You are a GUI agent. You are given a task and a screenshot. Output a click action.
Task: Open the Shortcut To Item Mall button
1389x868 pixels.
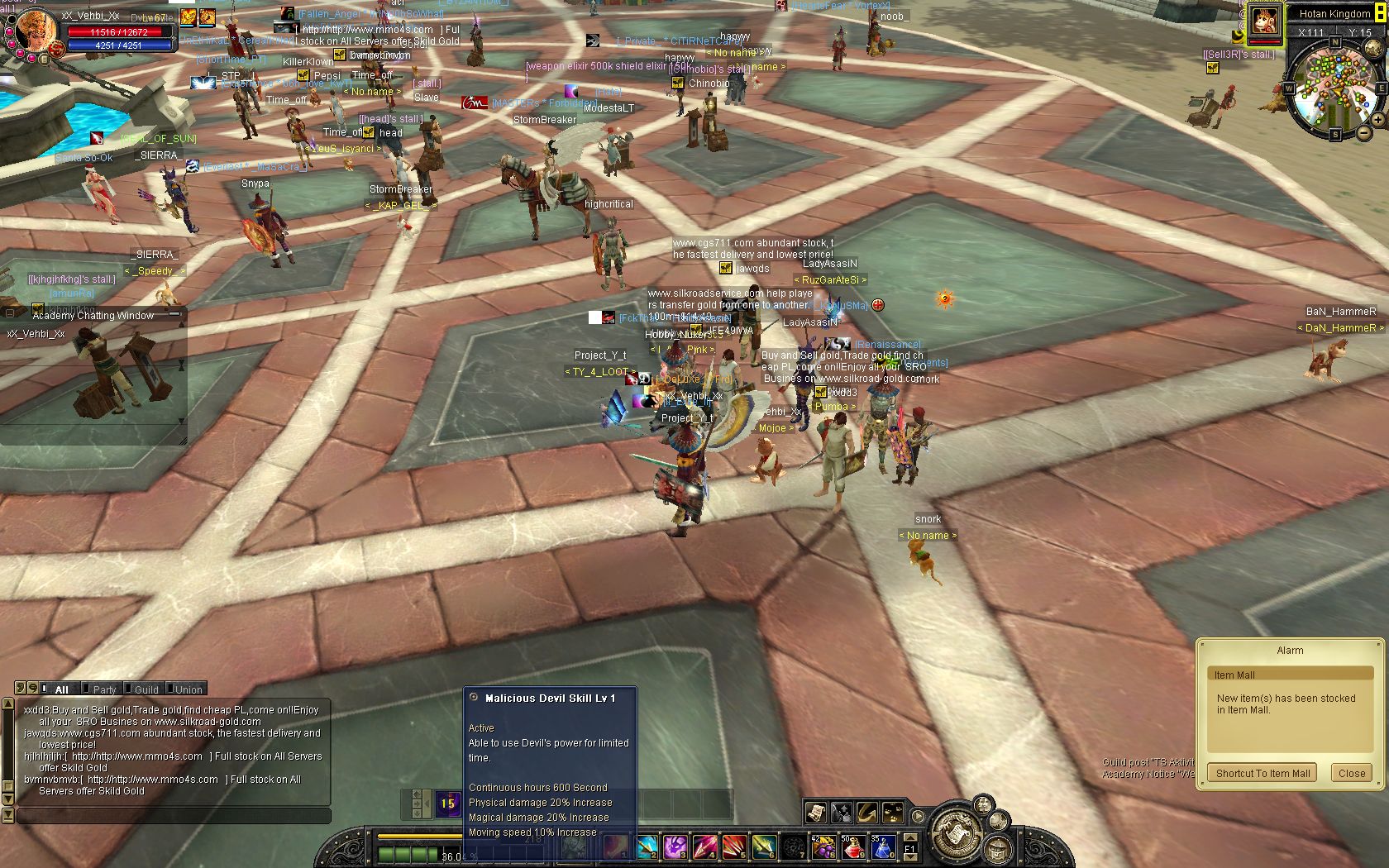(x=1263, y=773)
